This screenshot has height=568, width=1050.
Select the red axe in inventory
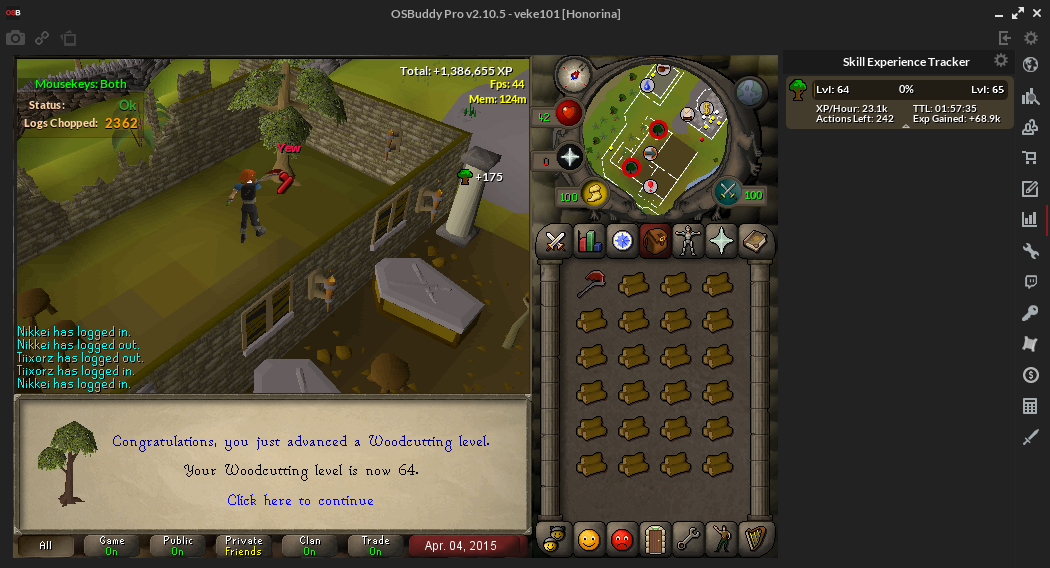click(591, 285)
